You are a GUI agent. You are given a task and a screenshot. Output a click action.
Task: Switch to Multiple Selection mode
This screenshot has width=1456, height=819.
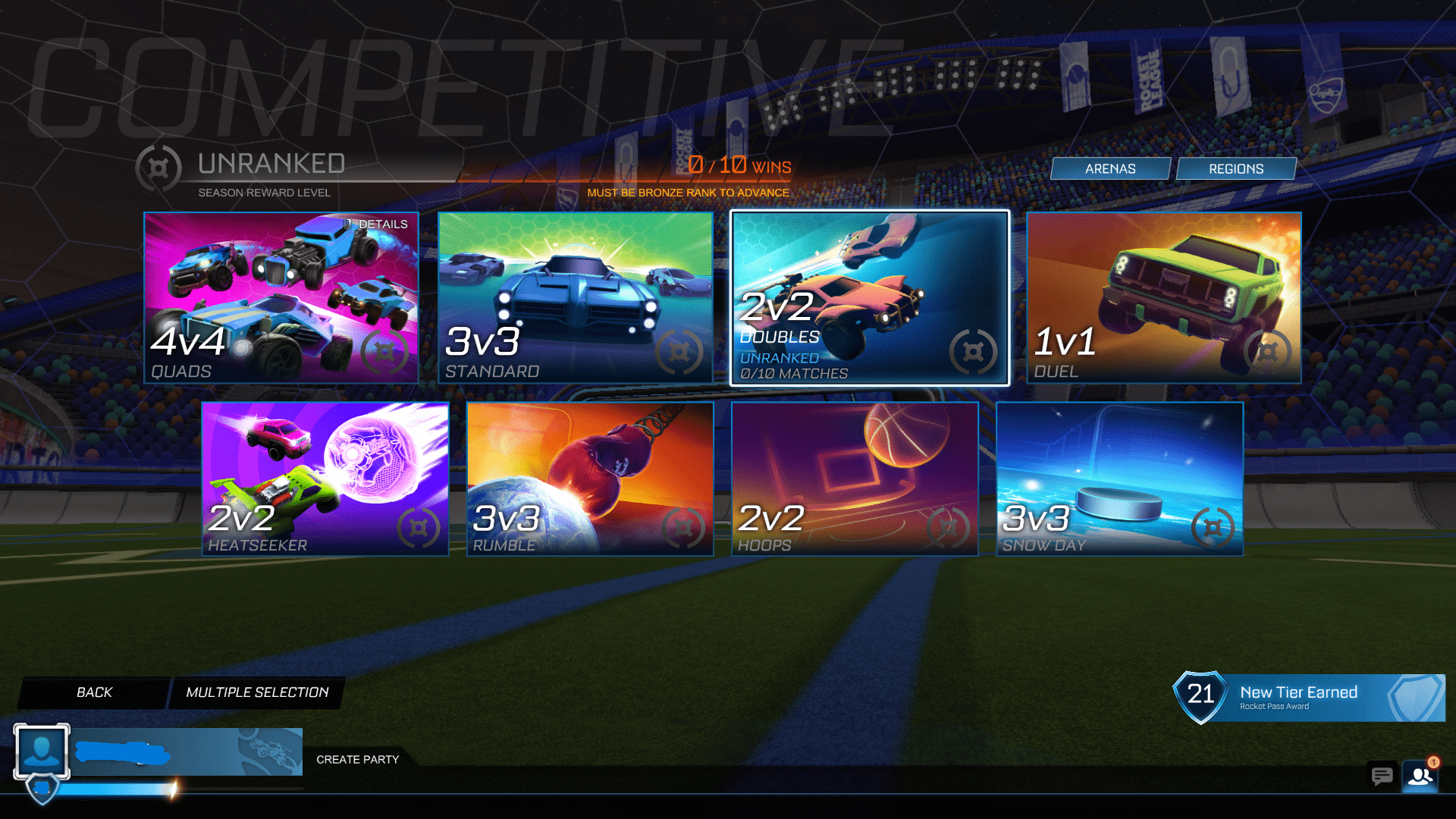point(257,692)
